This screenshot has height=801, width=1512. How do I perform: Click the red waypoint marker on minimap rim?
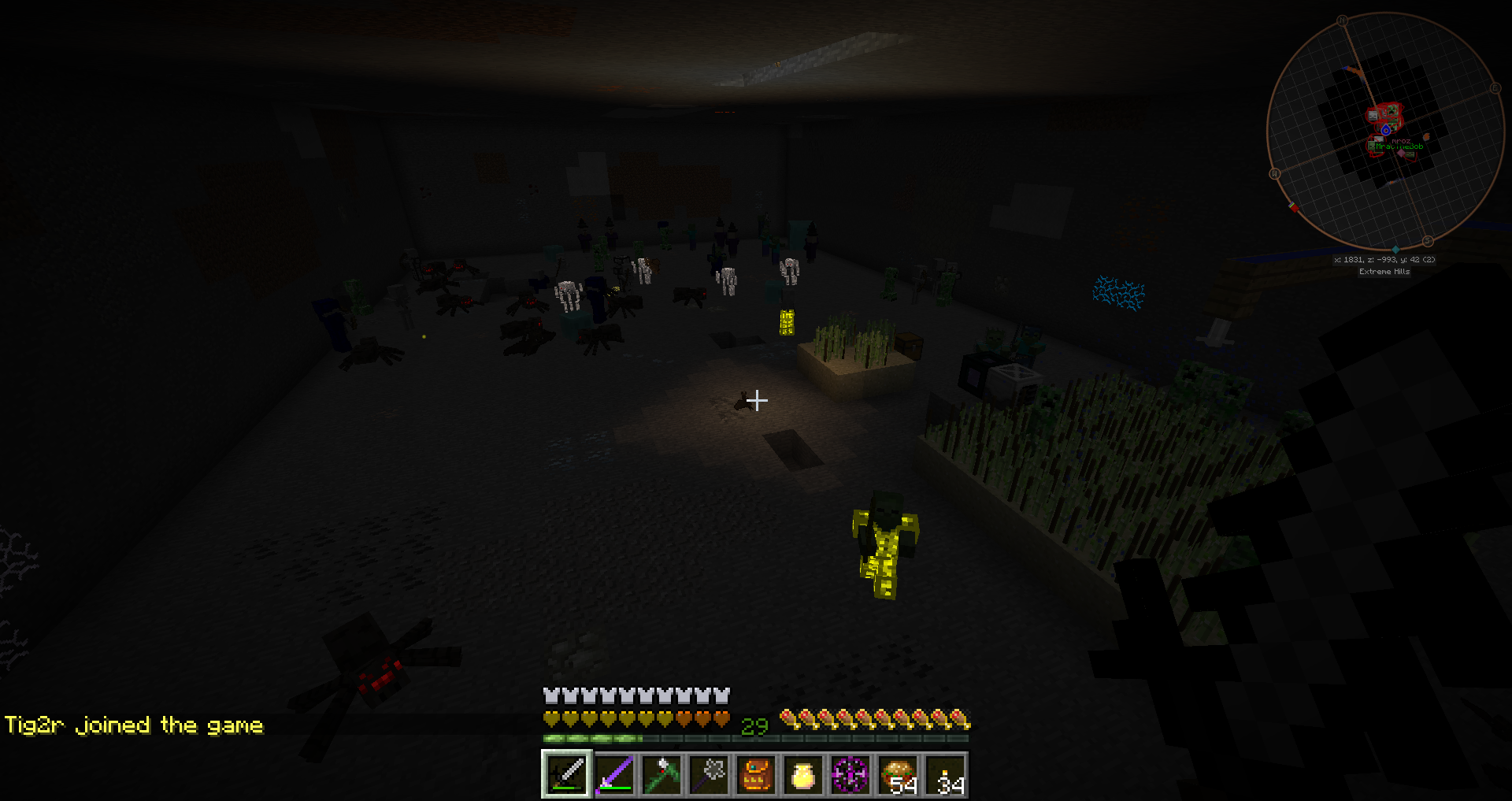click(x=1293, y=208)
